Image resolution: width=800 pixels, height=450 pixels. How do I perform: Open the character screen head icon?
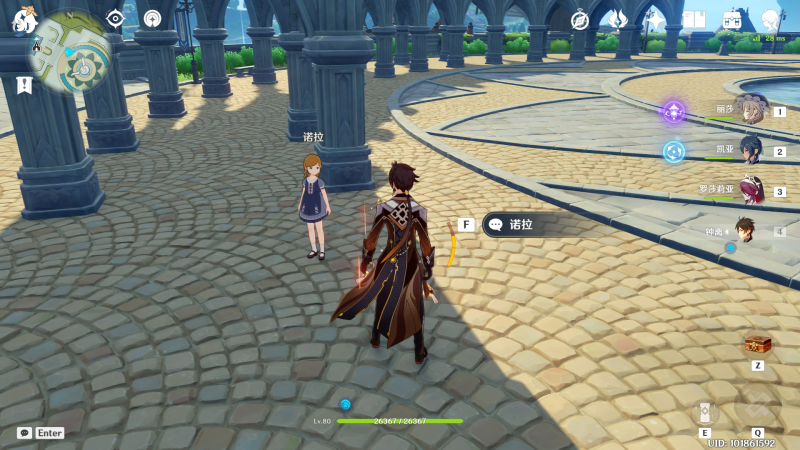click(x=770, y=20)
